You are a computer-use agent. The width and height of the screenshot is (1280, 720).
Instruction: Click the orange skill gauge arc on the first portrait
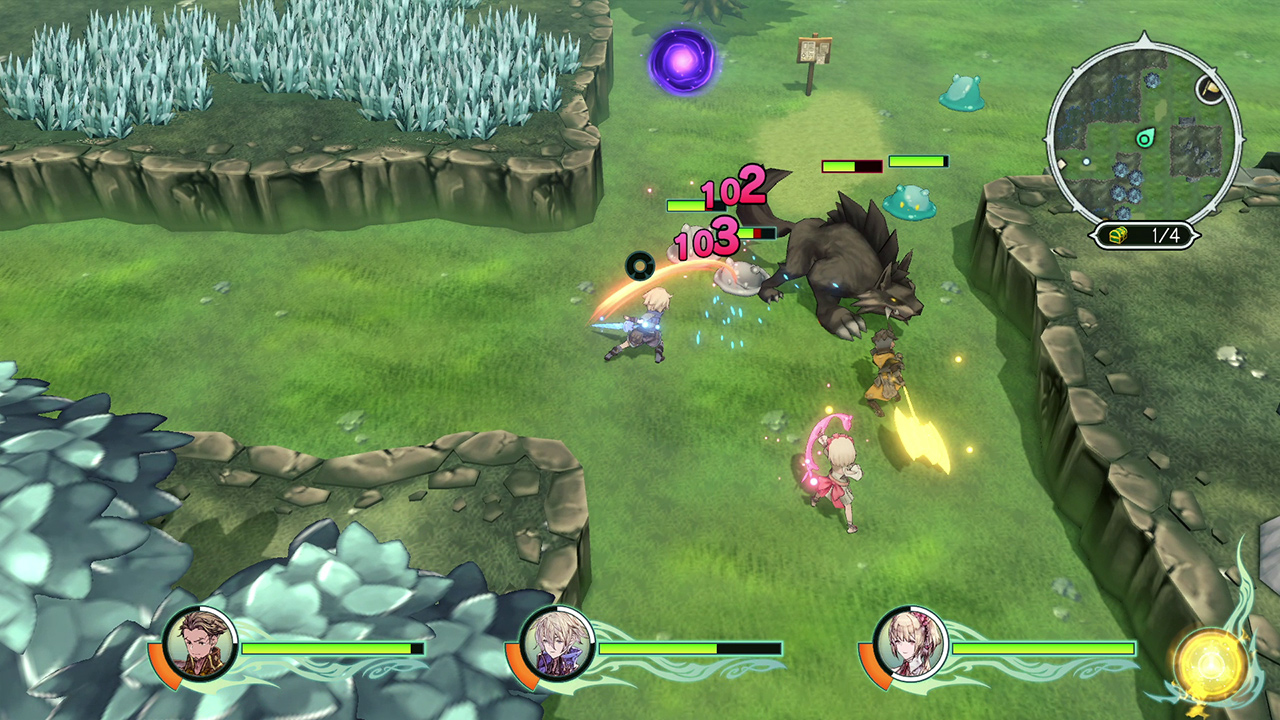[x=166, y=666]
